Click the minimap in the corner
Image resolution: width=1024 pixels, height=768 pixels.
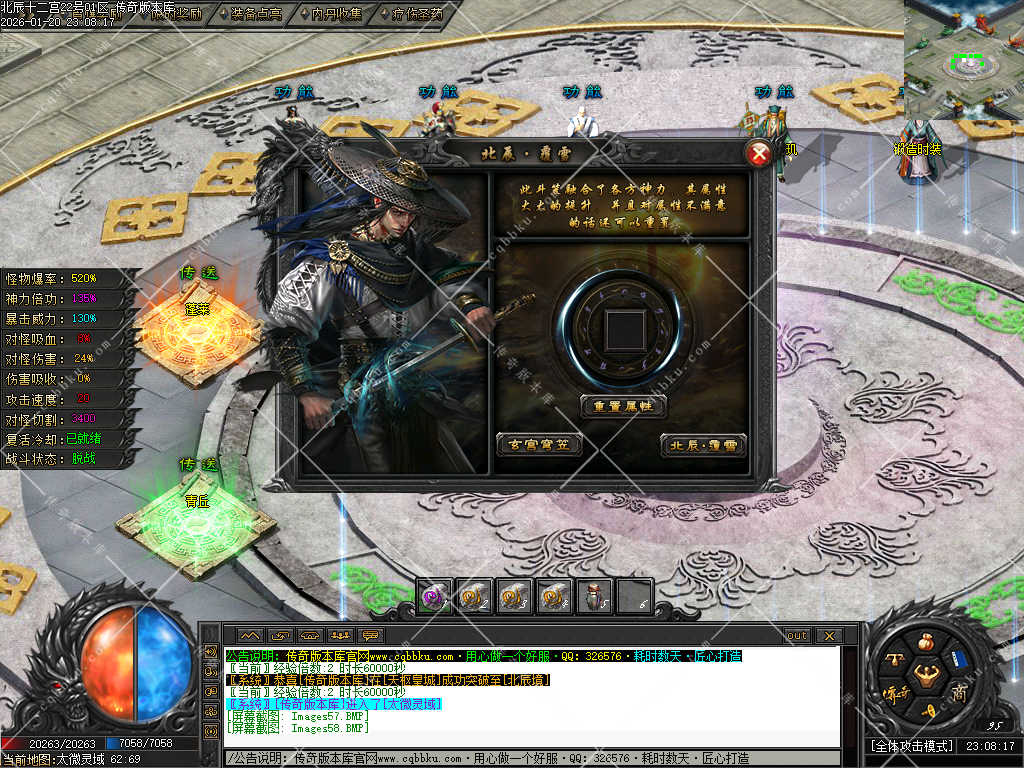coord(964,60)
